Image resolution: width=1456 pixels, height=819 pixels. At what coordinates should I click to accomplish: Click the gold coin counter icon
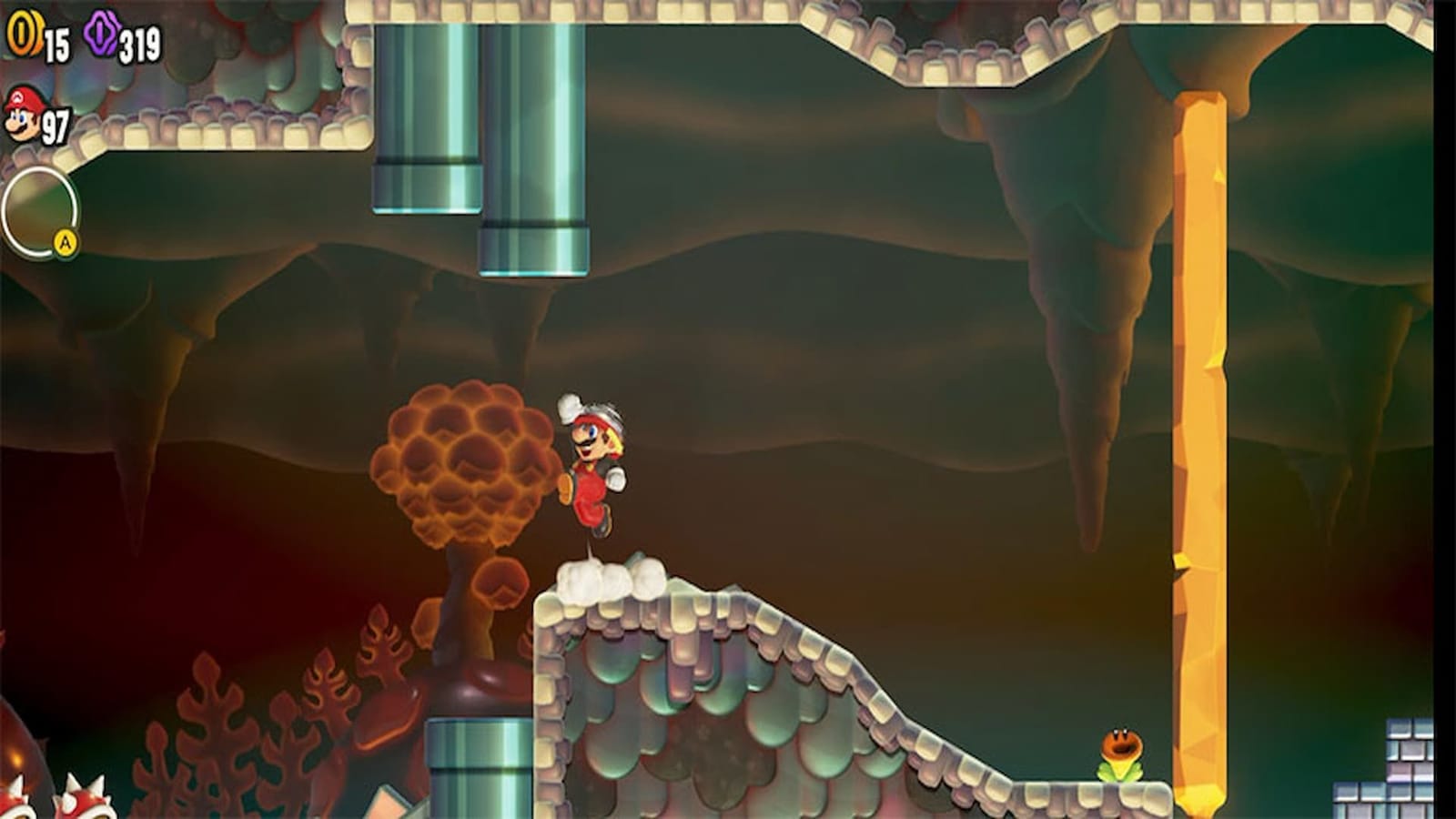(x=25, y=31)
